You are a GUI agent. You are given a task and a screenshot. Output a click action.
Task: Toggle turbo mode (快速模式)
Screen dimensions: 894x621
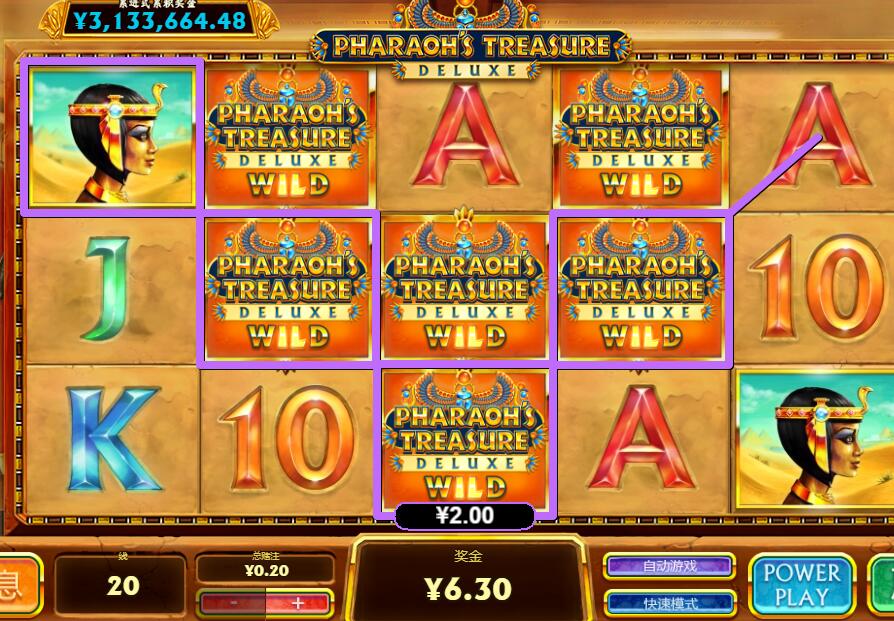tap(669, 603)
